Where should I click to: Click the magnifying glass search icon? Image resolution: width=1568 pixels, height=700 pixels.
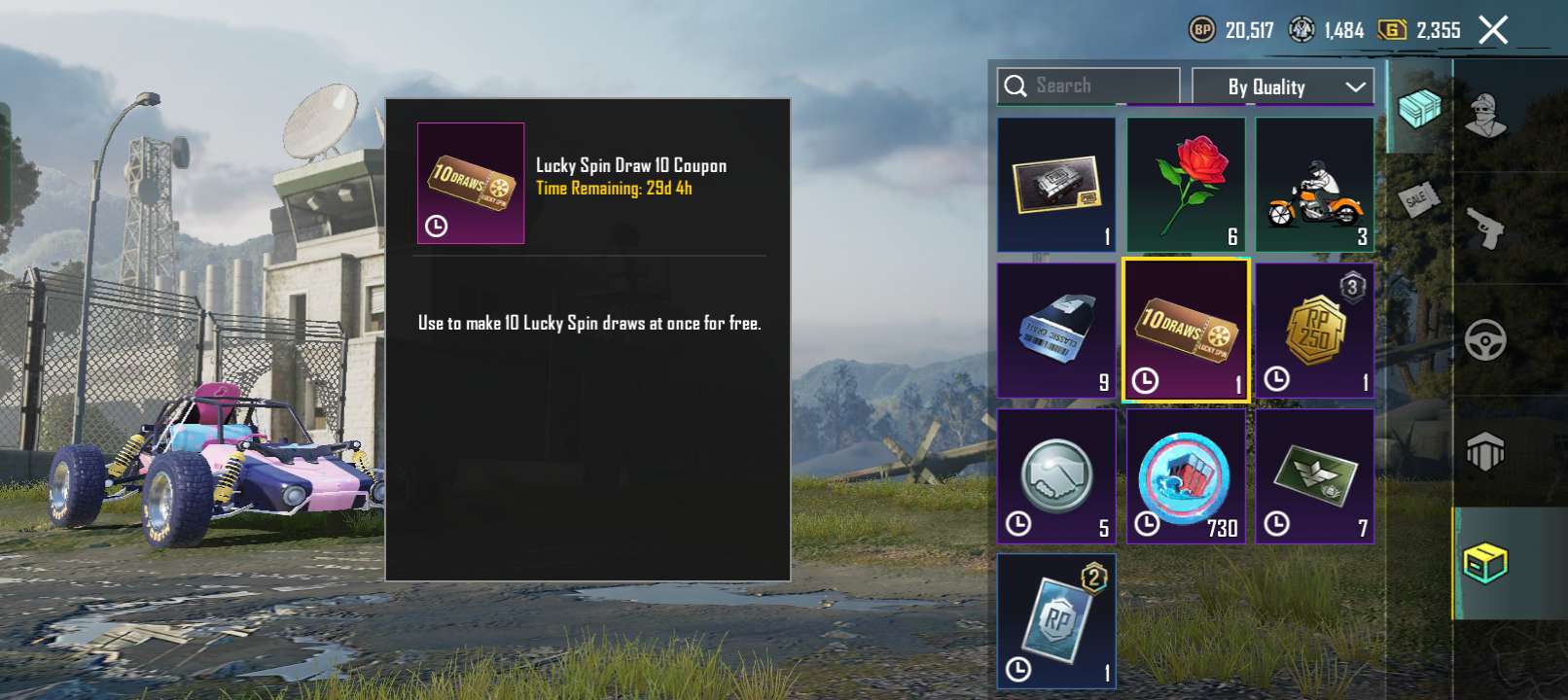(1017, 86)
